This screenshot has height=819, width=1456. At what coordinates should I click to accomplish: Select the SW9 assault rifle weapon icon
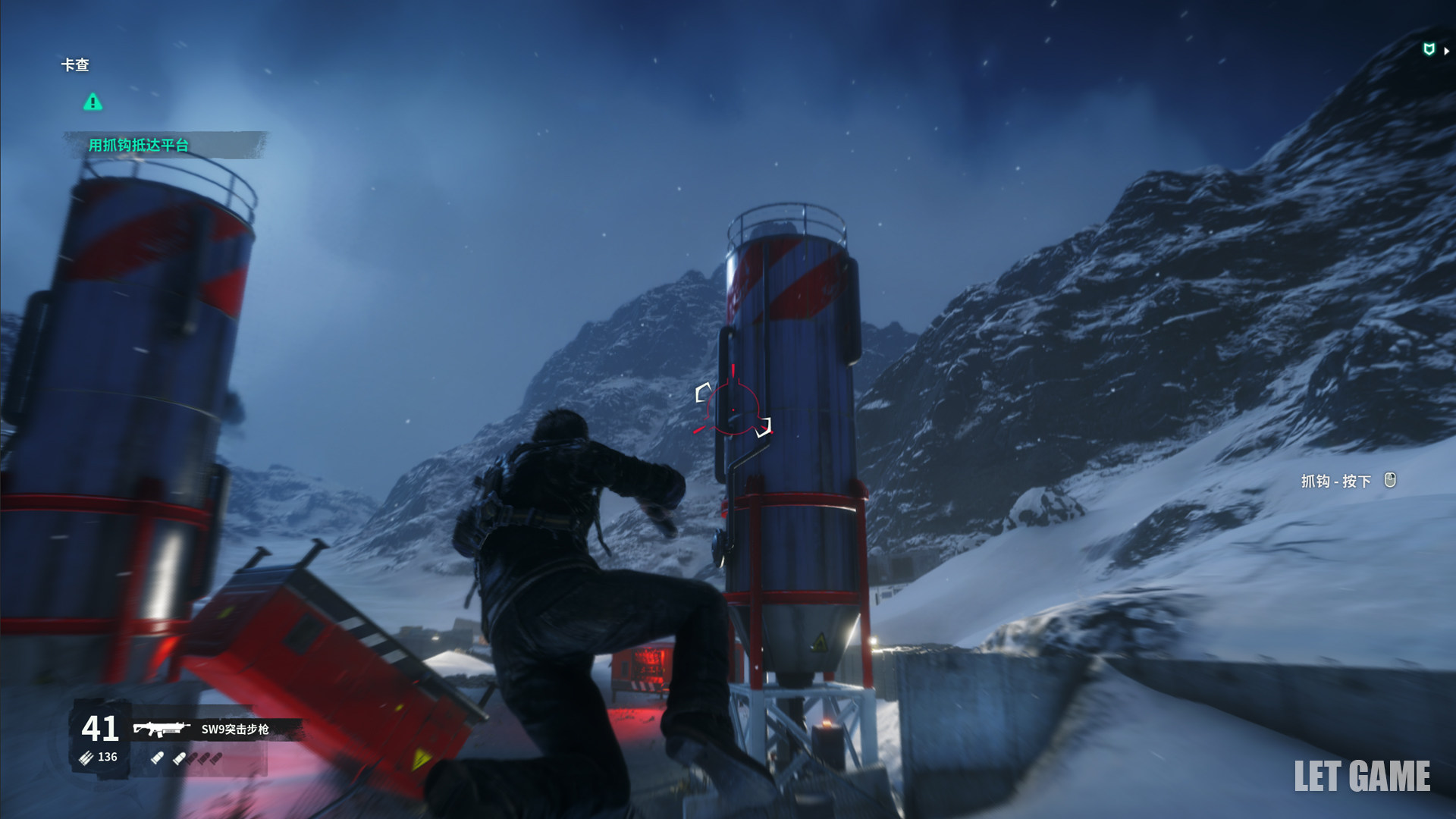161,729
